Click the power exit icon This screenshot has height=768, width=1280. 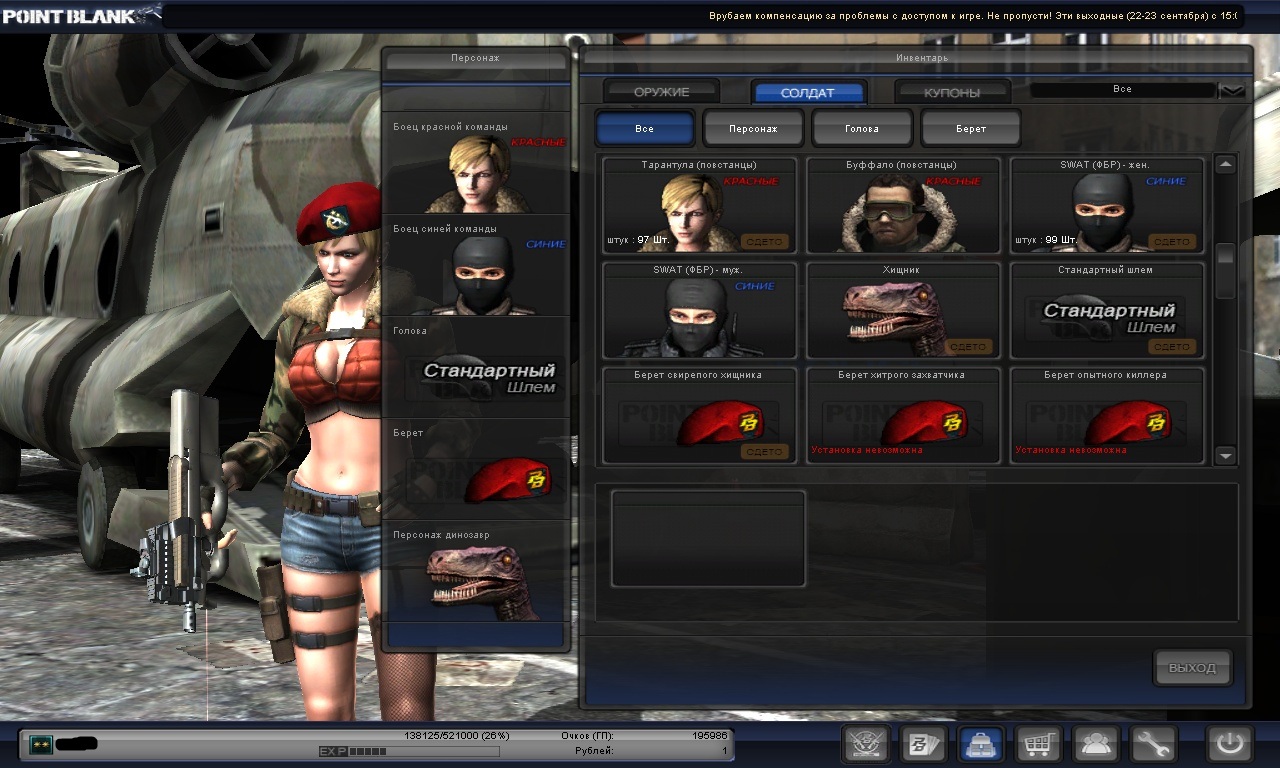coord(1230,744)
